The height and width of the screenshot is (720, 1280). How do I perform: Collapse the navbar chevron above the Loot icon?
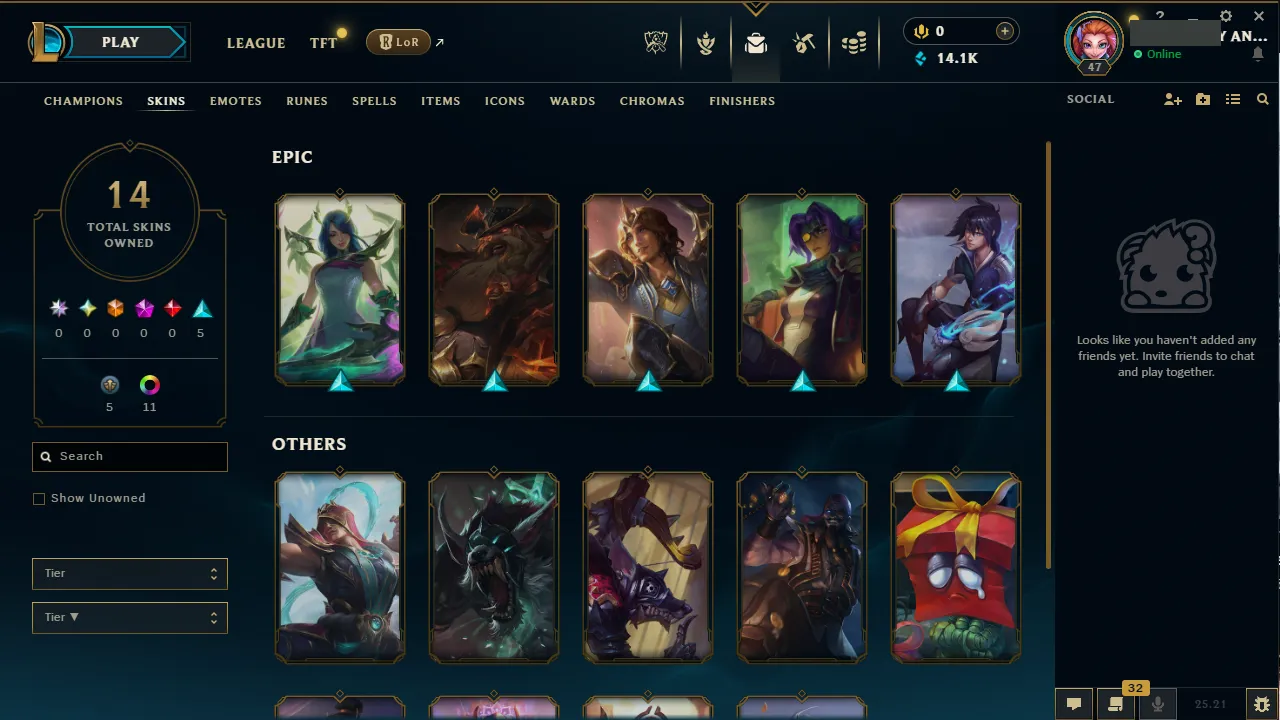point(756,8)
